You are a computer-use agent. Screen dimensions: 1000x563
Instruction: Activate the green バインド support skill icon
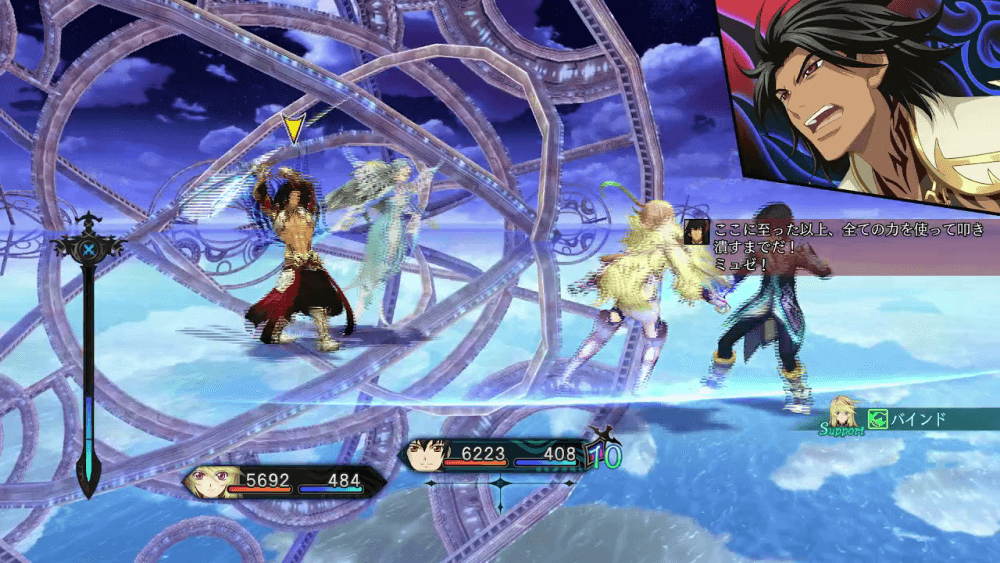(x=877, y=420)
